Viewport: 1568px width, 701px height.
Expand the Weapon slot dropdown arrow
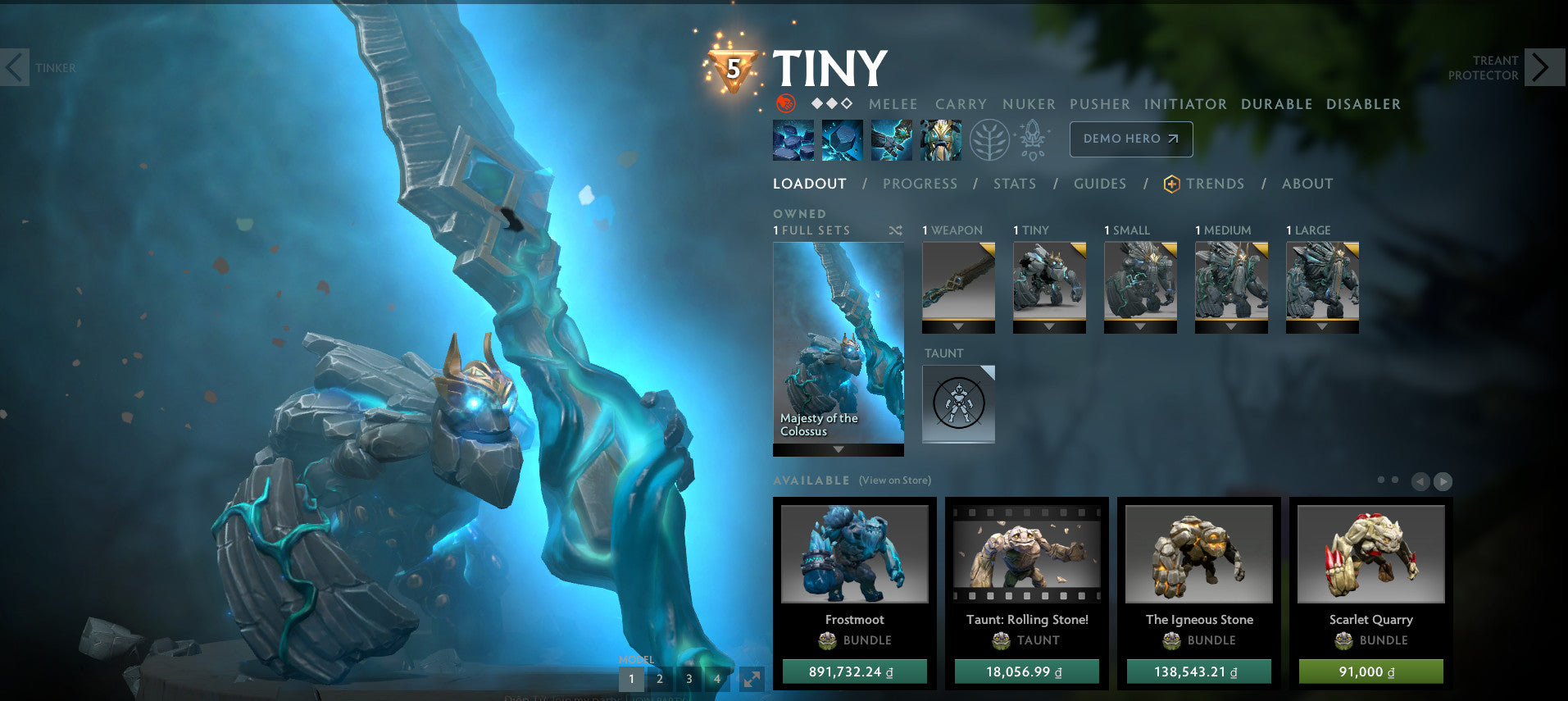click(957, 325)
